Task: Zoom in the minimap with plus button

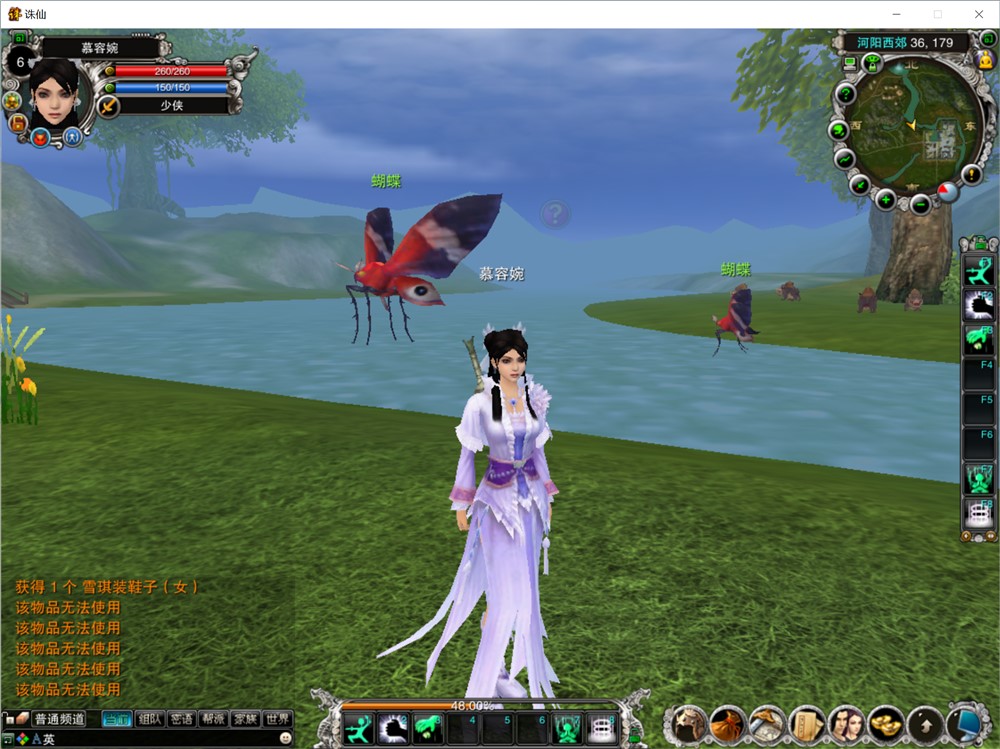Action: [886, 199]
